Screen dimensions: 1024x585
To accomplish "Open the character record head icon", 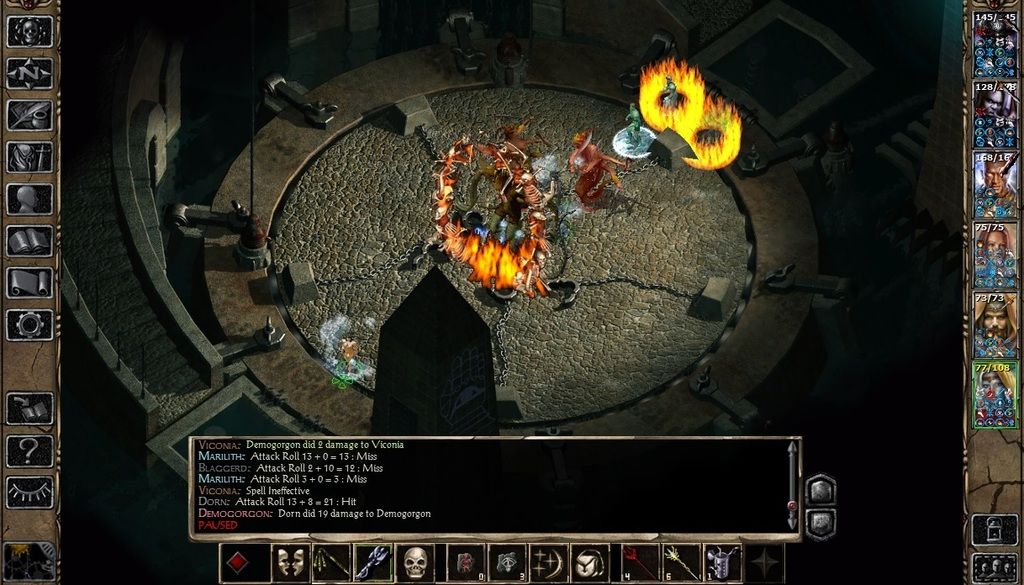I will [x=30, y=199].
